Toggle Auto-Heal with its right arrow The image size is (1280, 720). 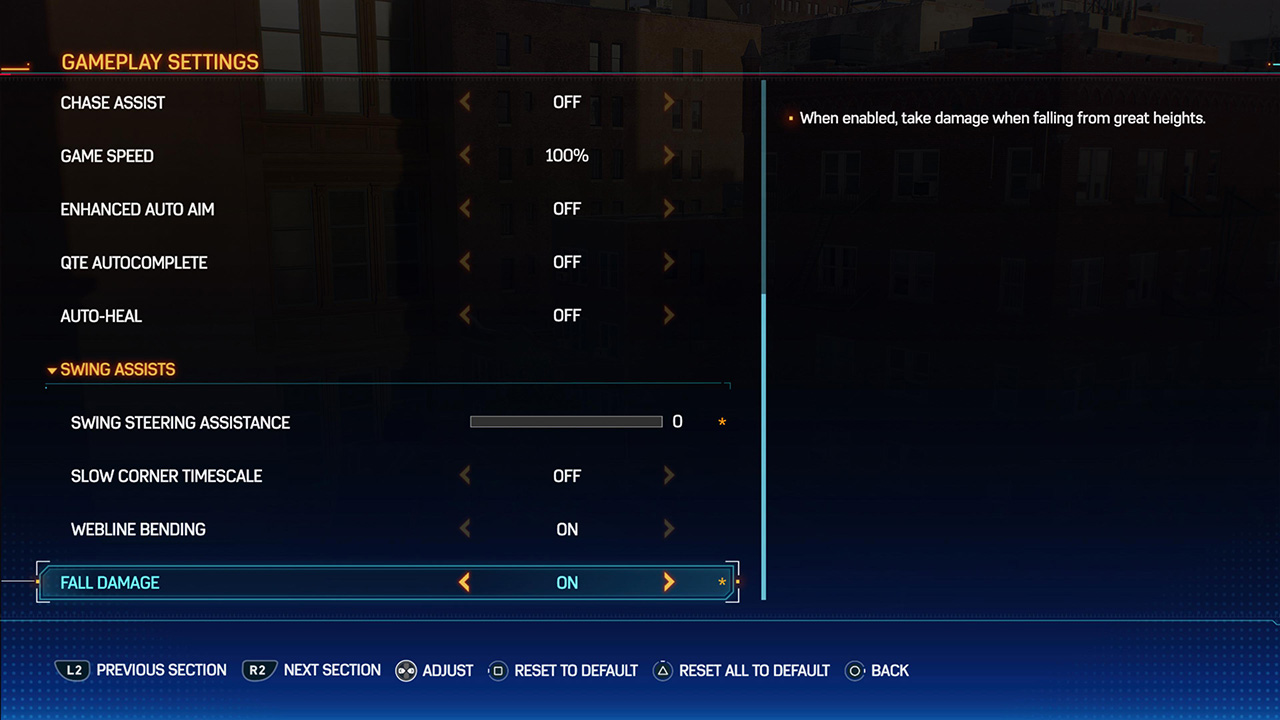tap(669, 315)
